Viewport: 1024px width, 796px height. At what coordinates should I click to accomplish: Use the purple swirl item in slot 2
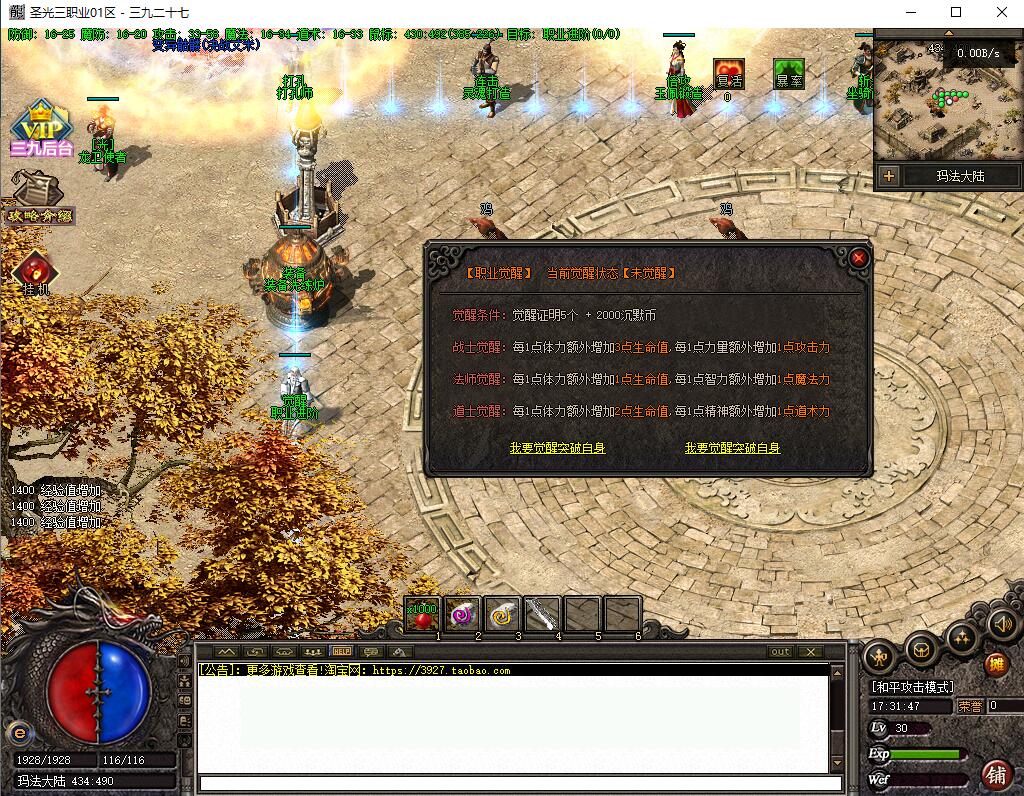(x=462, y=615)
